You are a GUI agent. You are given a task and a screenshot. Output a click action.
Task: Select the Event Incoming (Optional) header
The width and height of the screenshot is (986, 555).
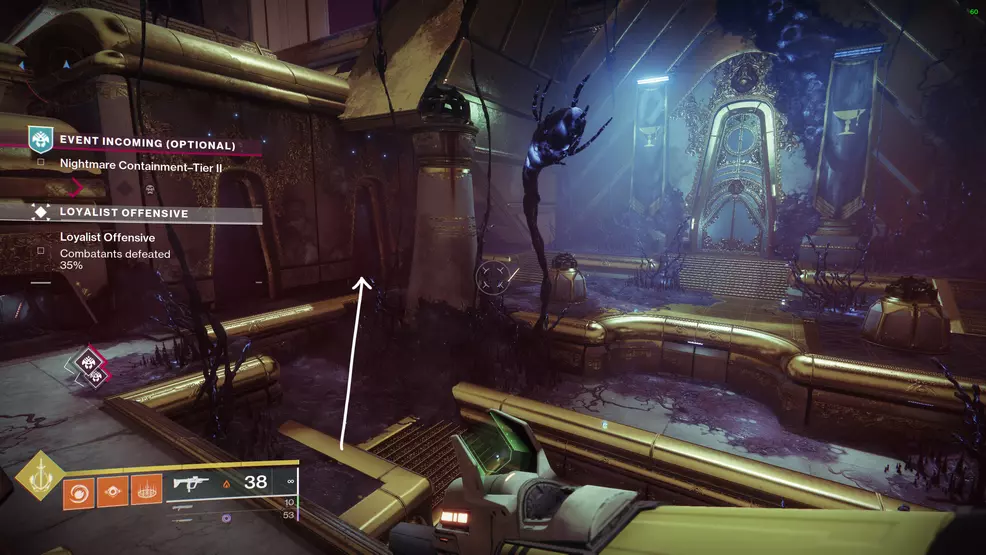pos(147,145)
